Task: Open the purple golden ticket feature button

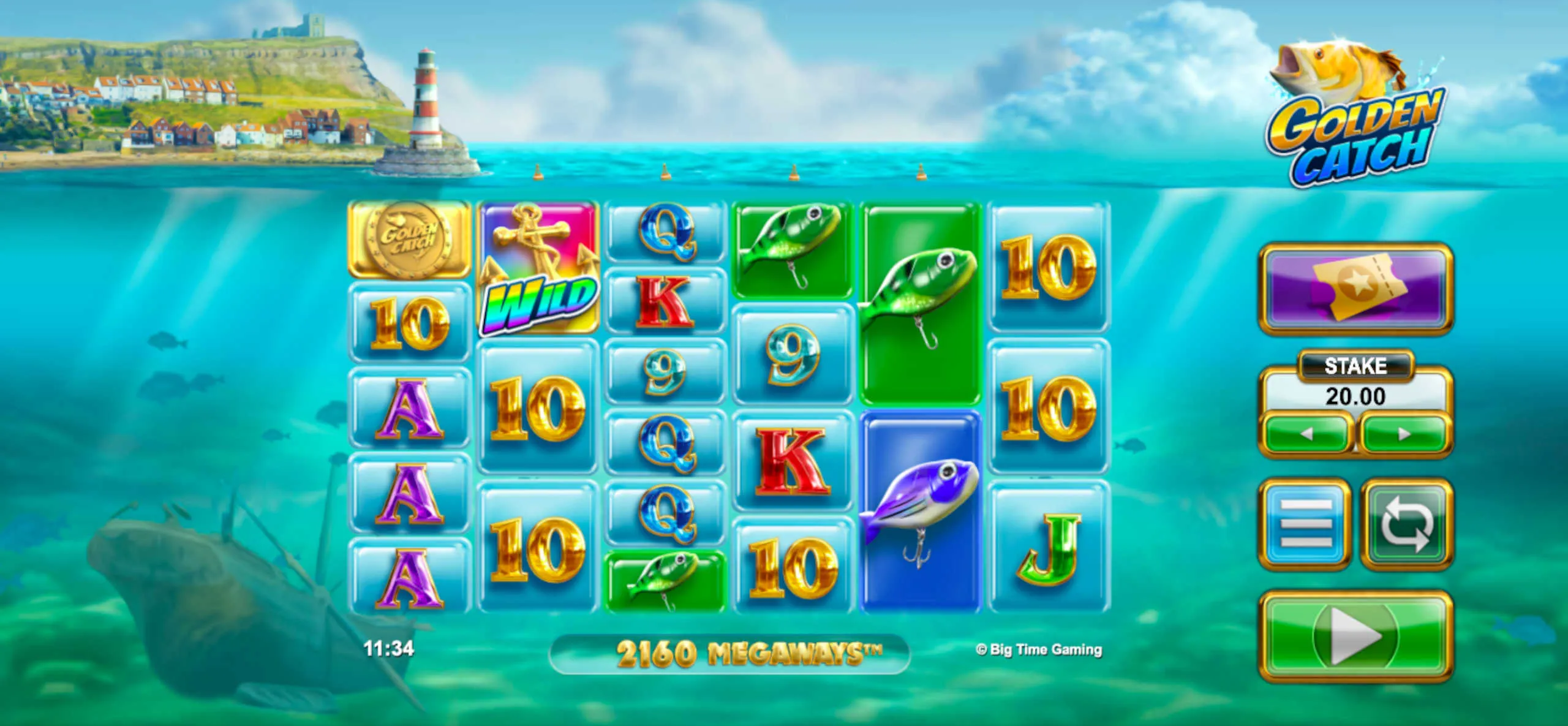Action: point(1355,288)
